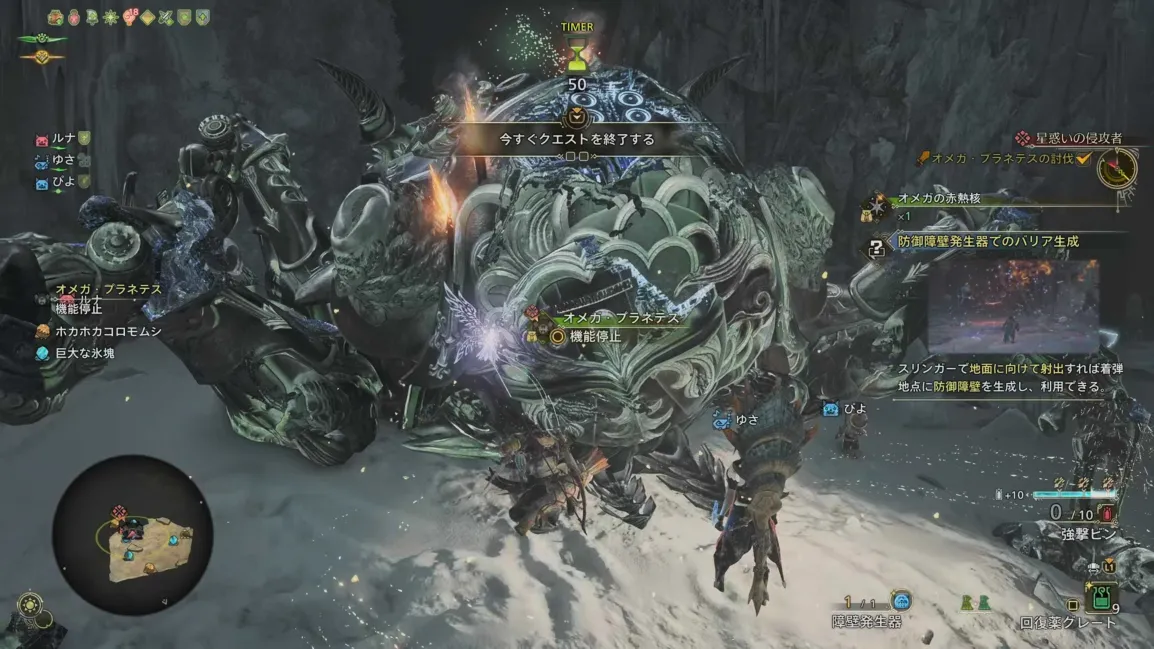The height and width of the screenshot is (649, 1154).
Task: Select ホカホカコロモムシ in the target list
Action: (107, 331)
